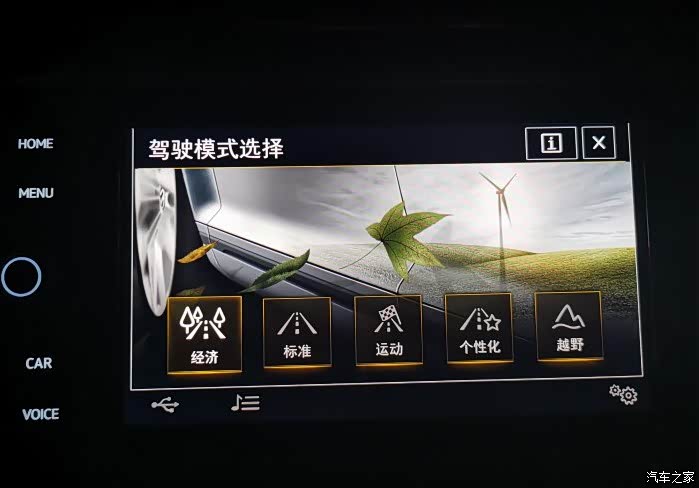Activate the 运动 sport driving mode
The image size is (699, 488).
click(x=388, y=329)
